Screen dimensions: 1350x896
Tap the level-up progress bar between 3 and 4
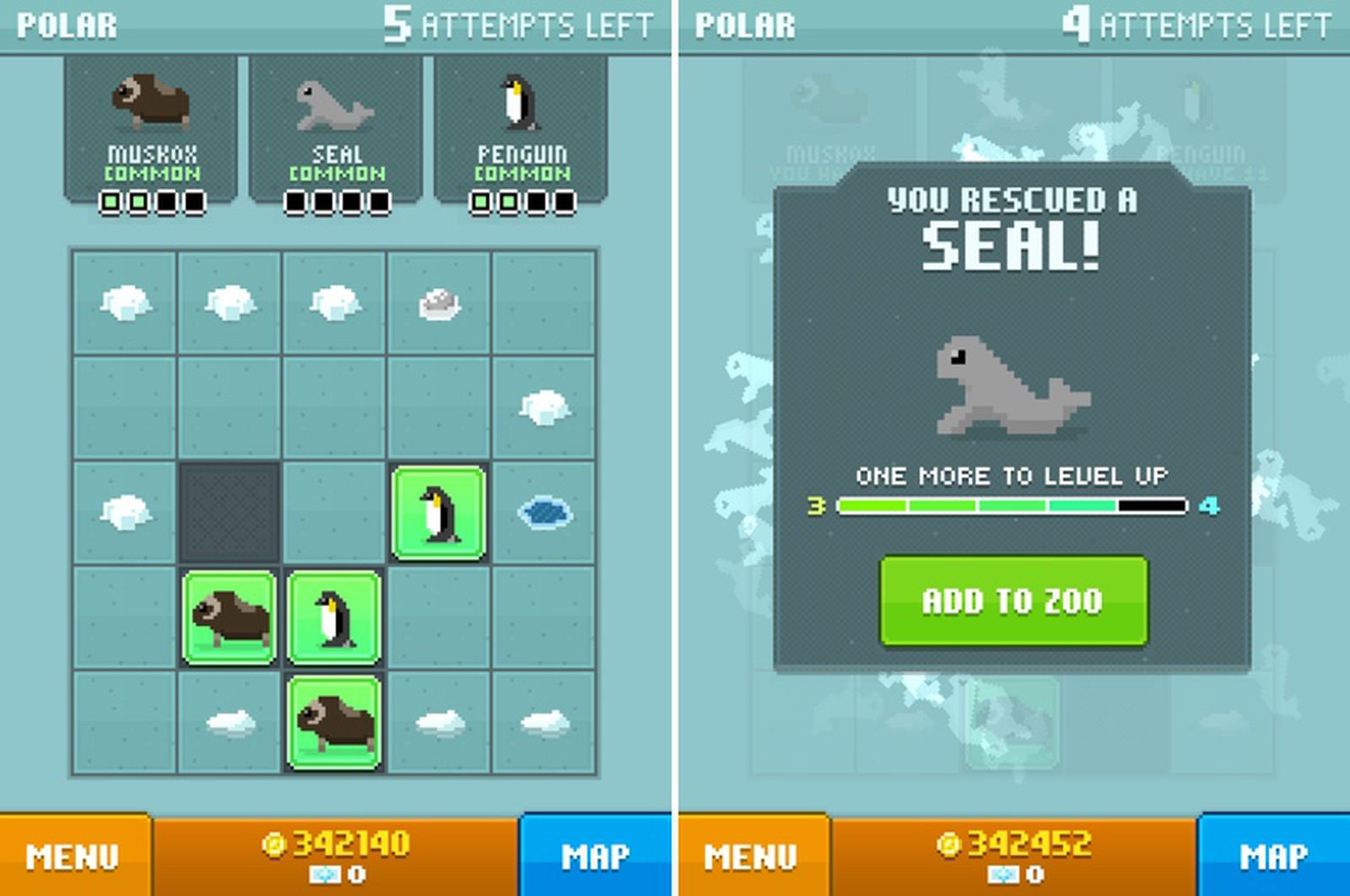[x=1010, y=505]
